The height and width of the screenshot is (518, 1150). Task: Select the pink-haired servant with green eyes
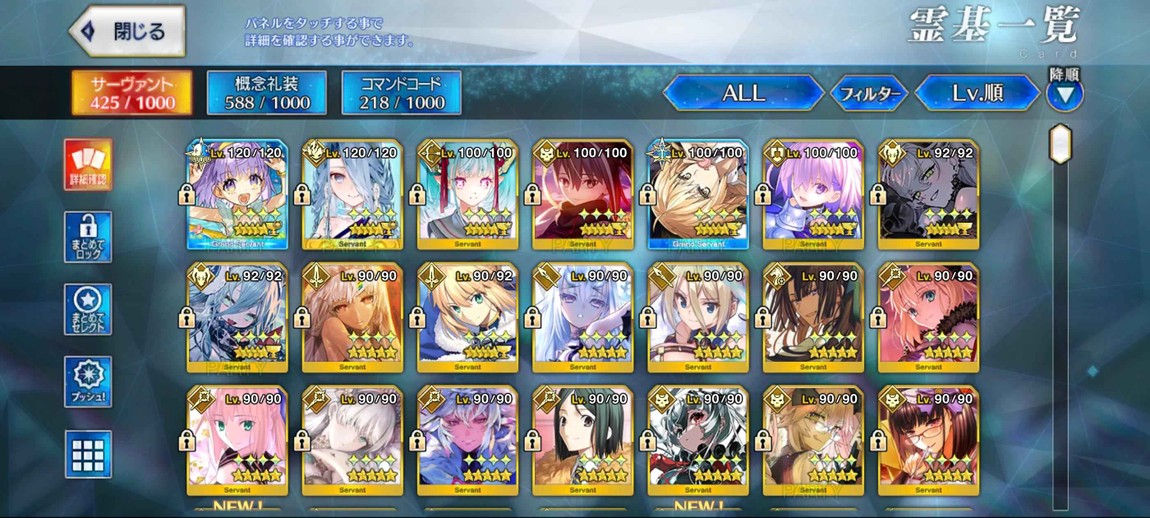click(237, 440)
